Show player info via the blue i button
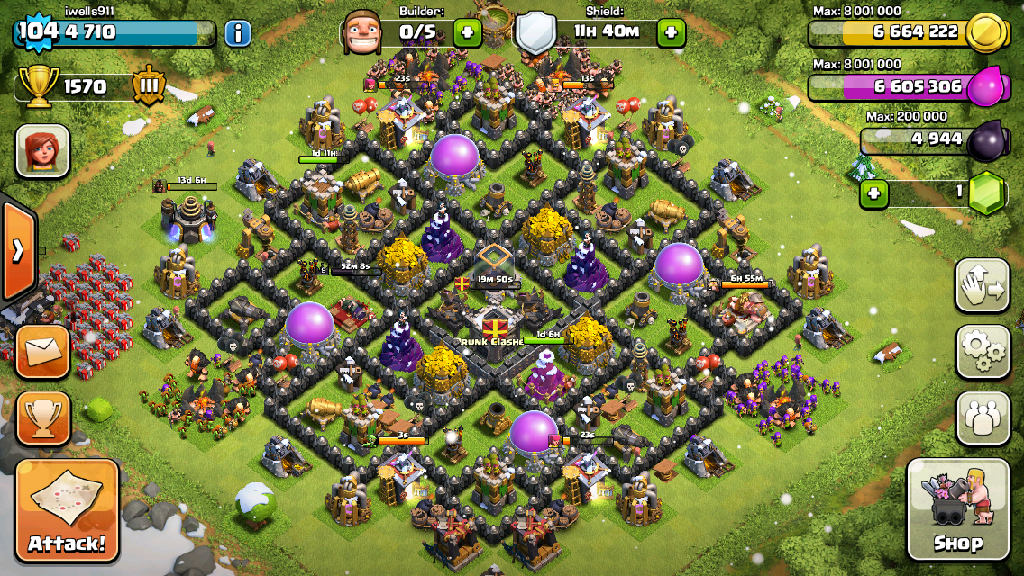The image size is (1024, 576). click(237, 33)
